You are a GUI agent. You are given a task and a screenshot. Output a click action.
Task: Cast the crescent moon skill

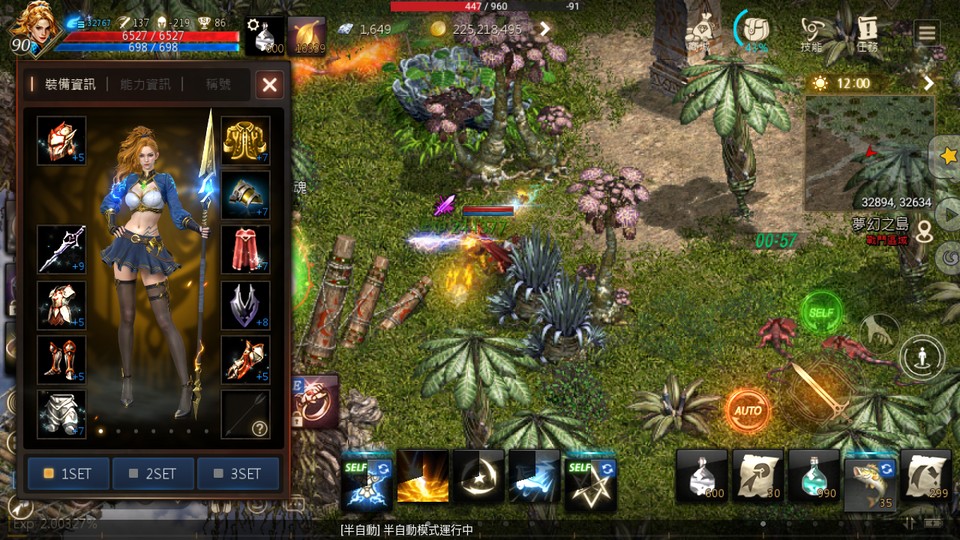point(478,475)
